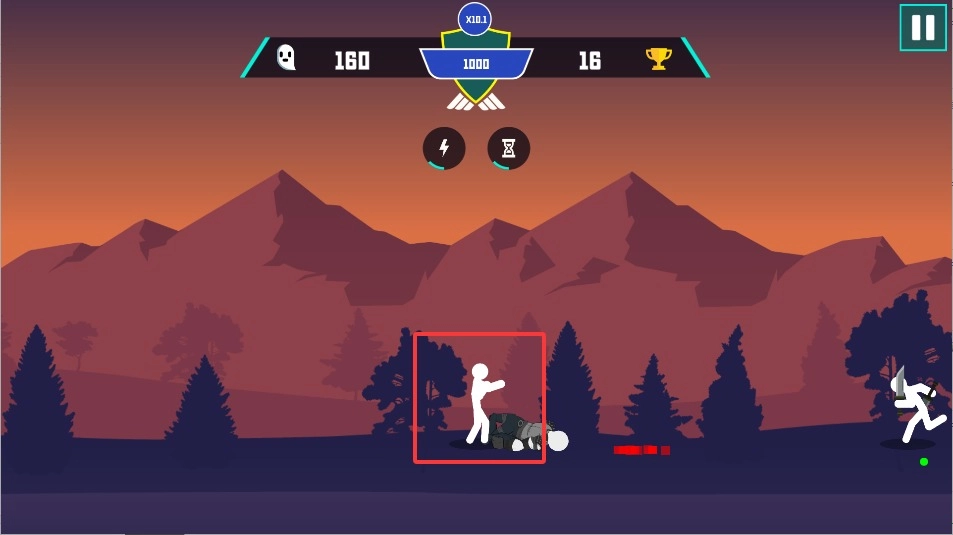Pause the game with the pause button

coord(922,28)
